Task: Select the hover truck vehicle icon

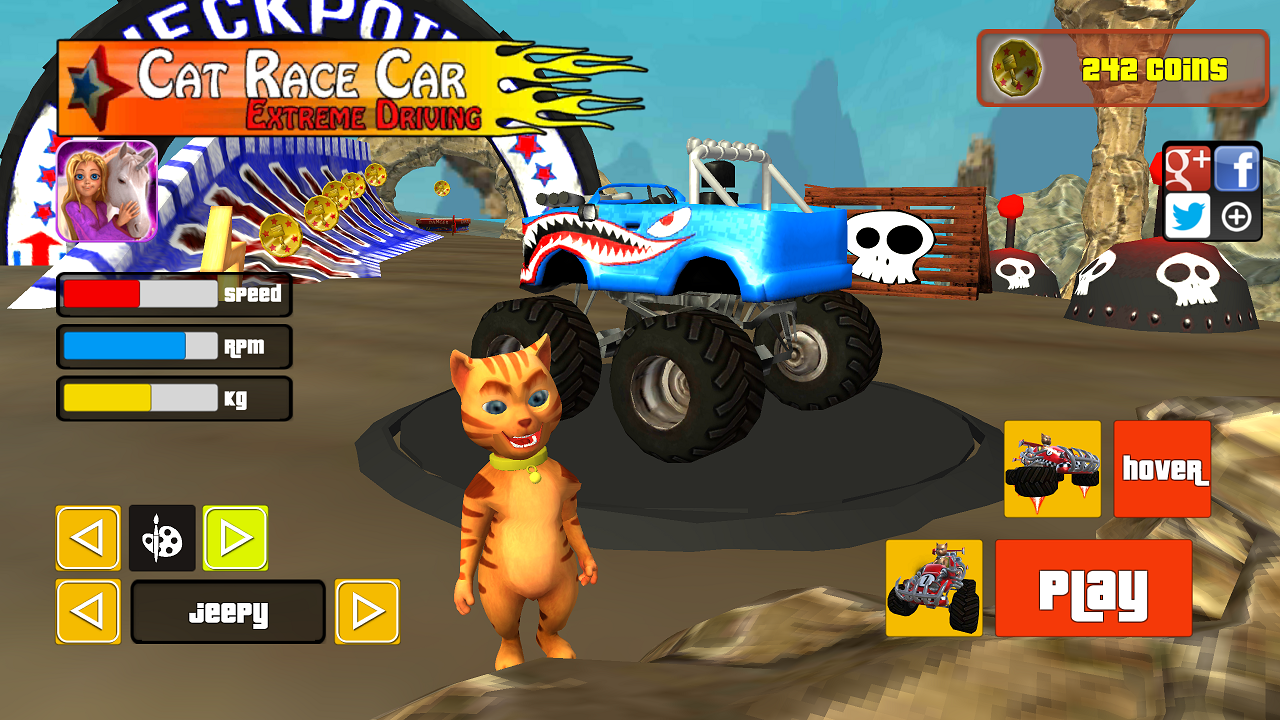Action: pos(1052,467)
